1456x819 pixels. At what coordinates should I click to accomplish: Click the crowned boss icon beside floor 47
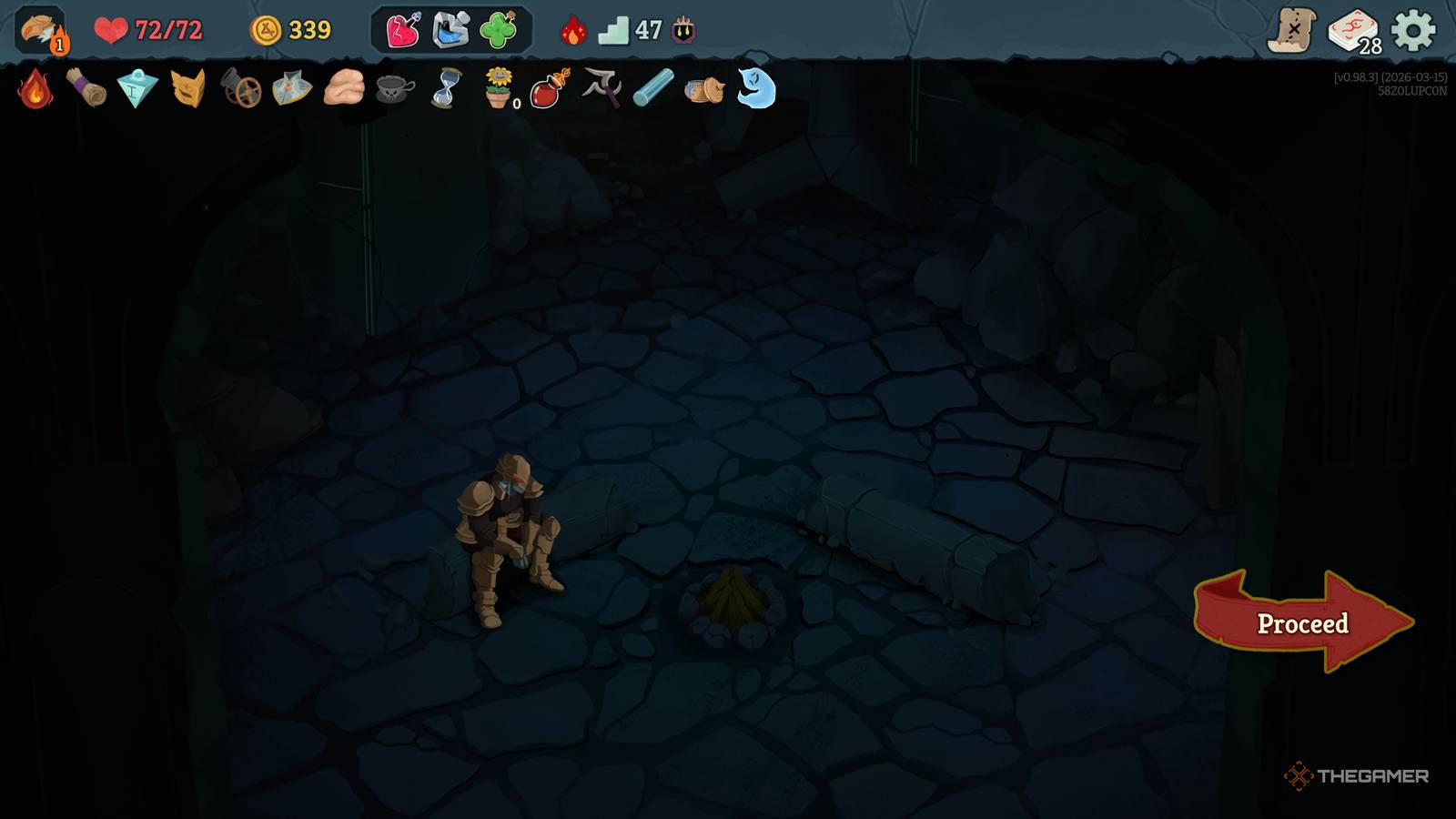[x=683, y=31]
